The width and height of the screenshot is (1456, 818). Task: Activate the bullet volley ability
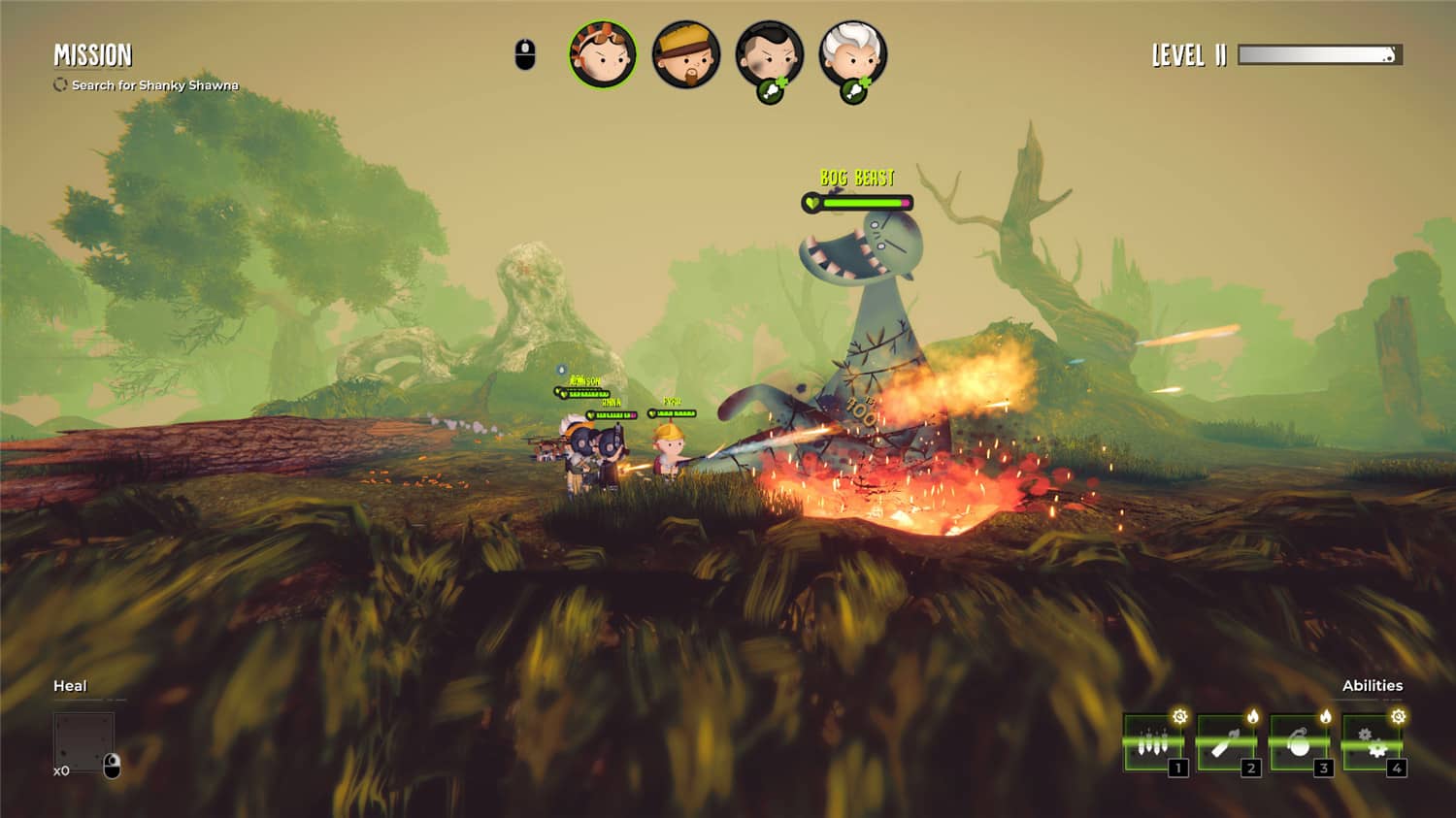point(1153,743)
